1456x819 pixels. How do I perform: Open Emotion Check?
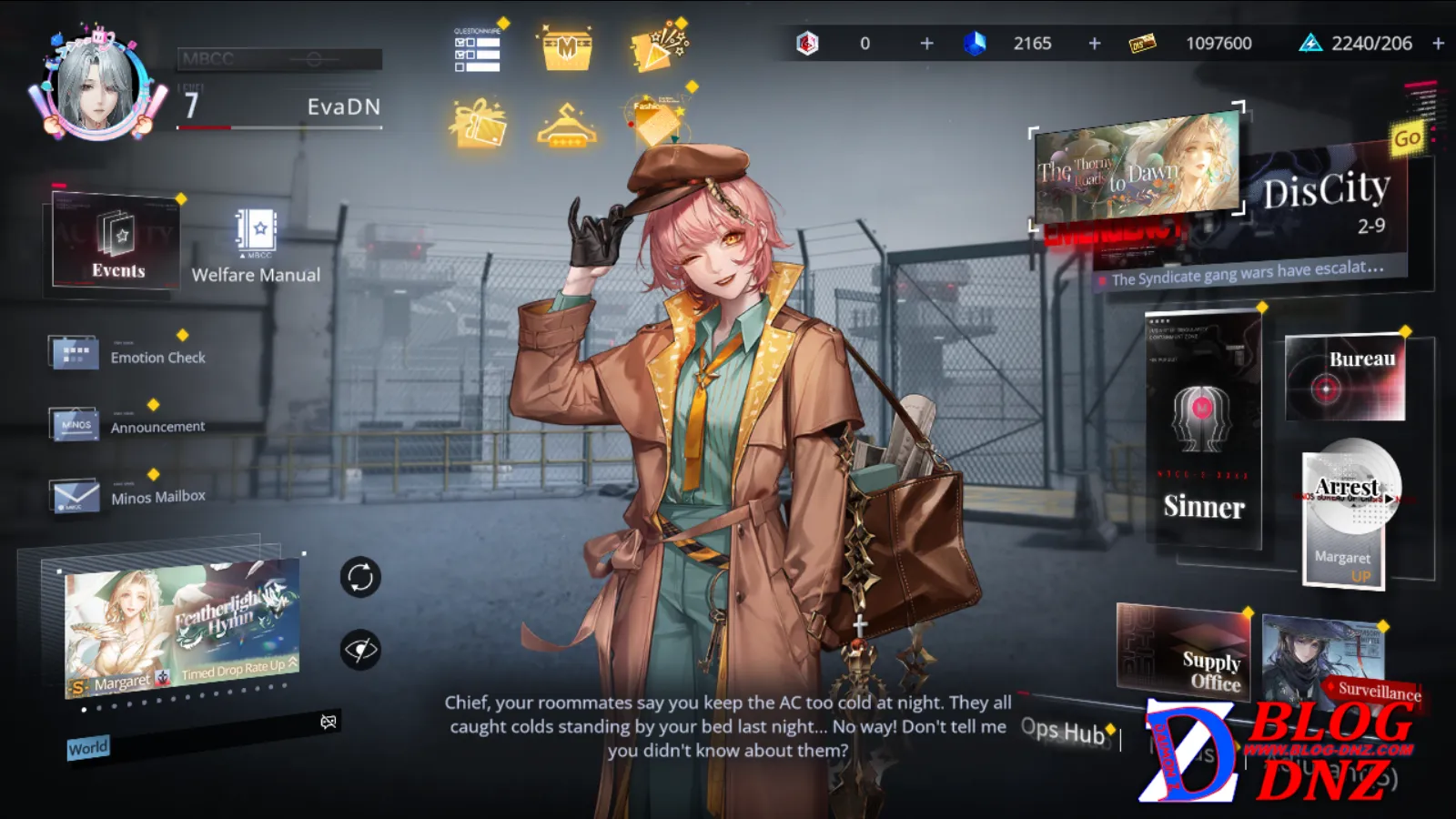click(127, 354)
